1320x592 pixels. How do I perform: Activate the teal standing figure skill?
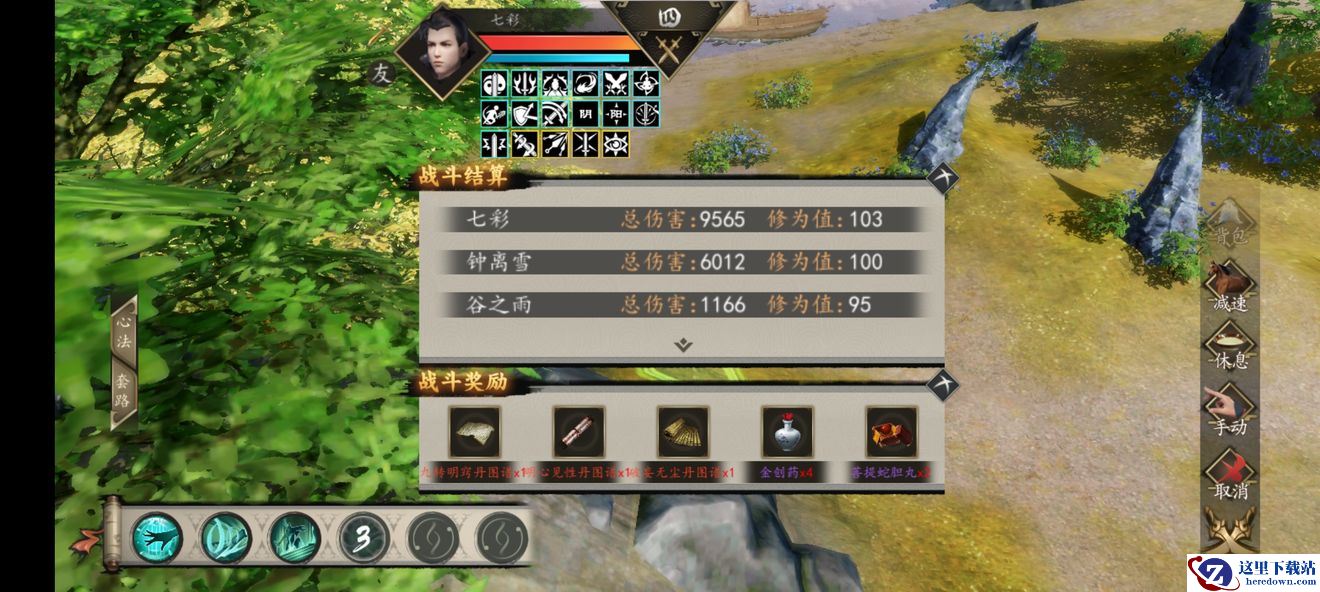pyautogui.click(x=294, y=538)
